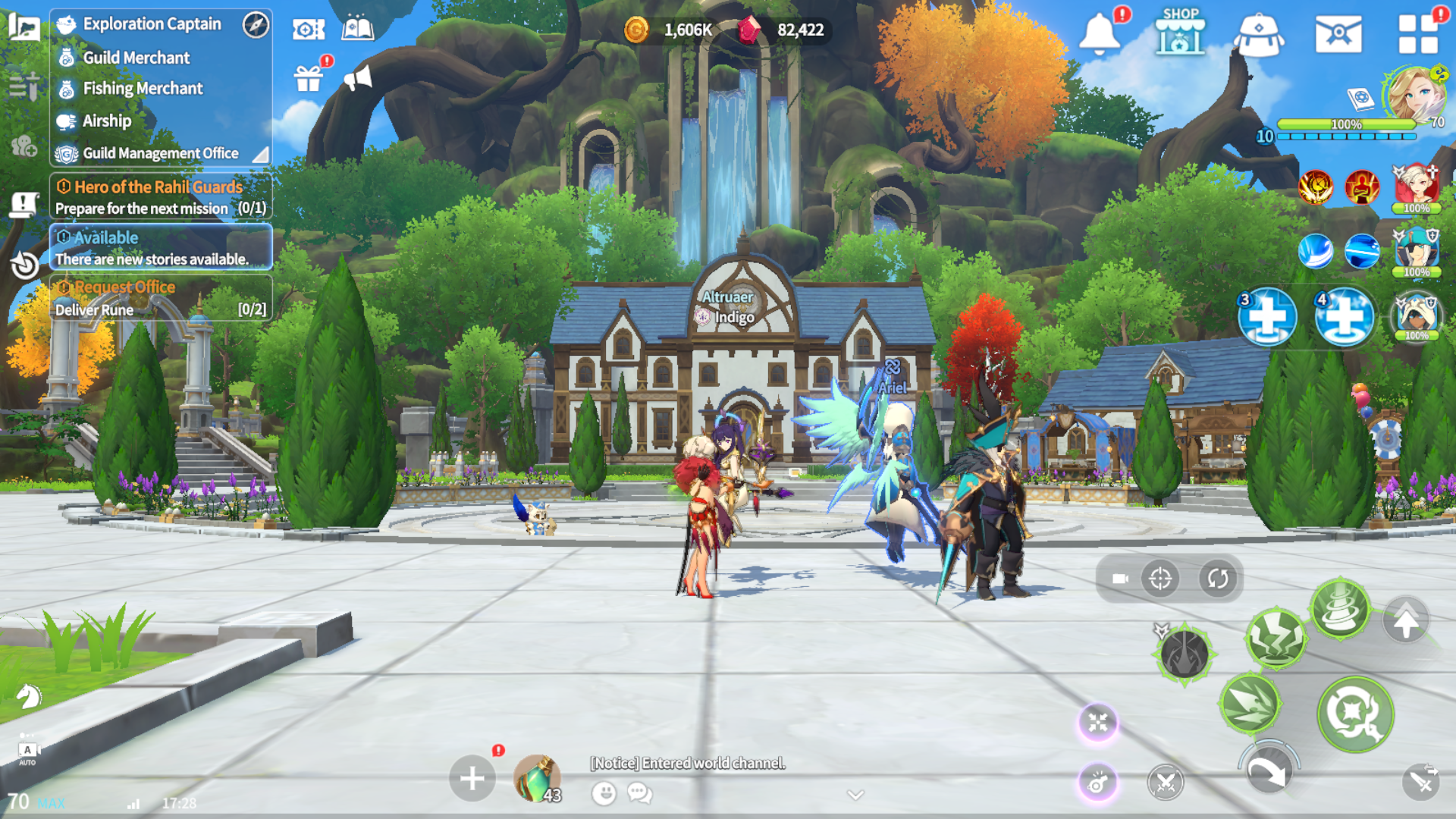Choose the Guild Merchant entry
Viewport: 1456px width, 819px height.
click(x=136, y=58)
